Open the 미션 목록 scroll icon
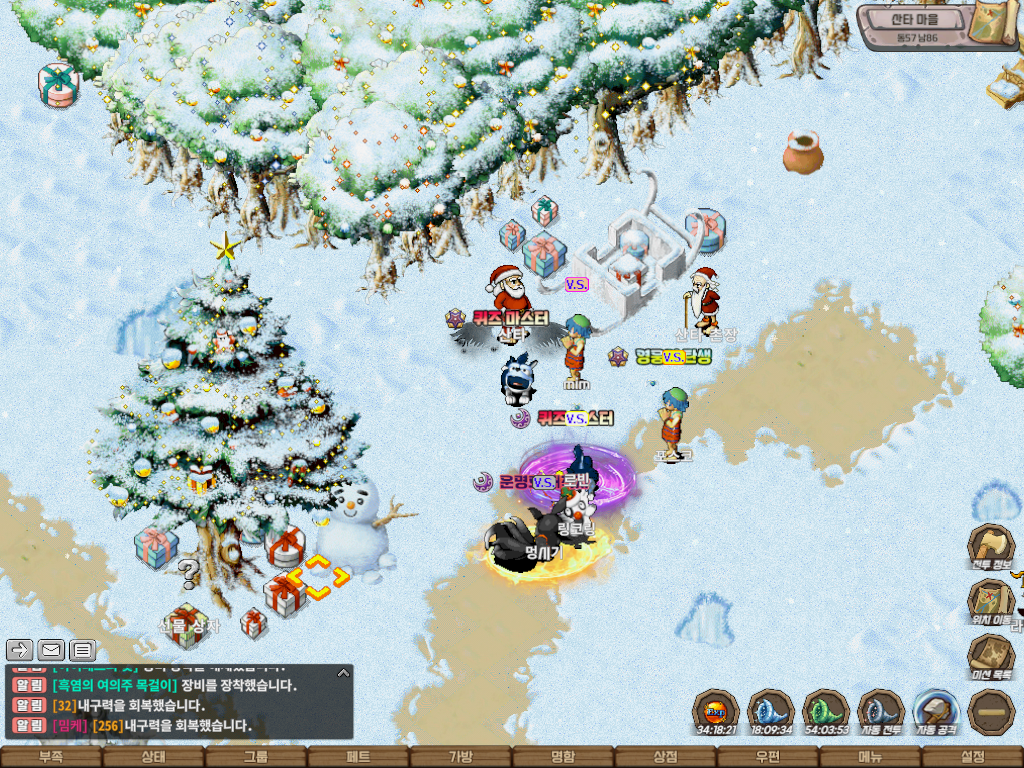The height and width of the screenshot is (768, 1024). pos(990,655)
